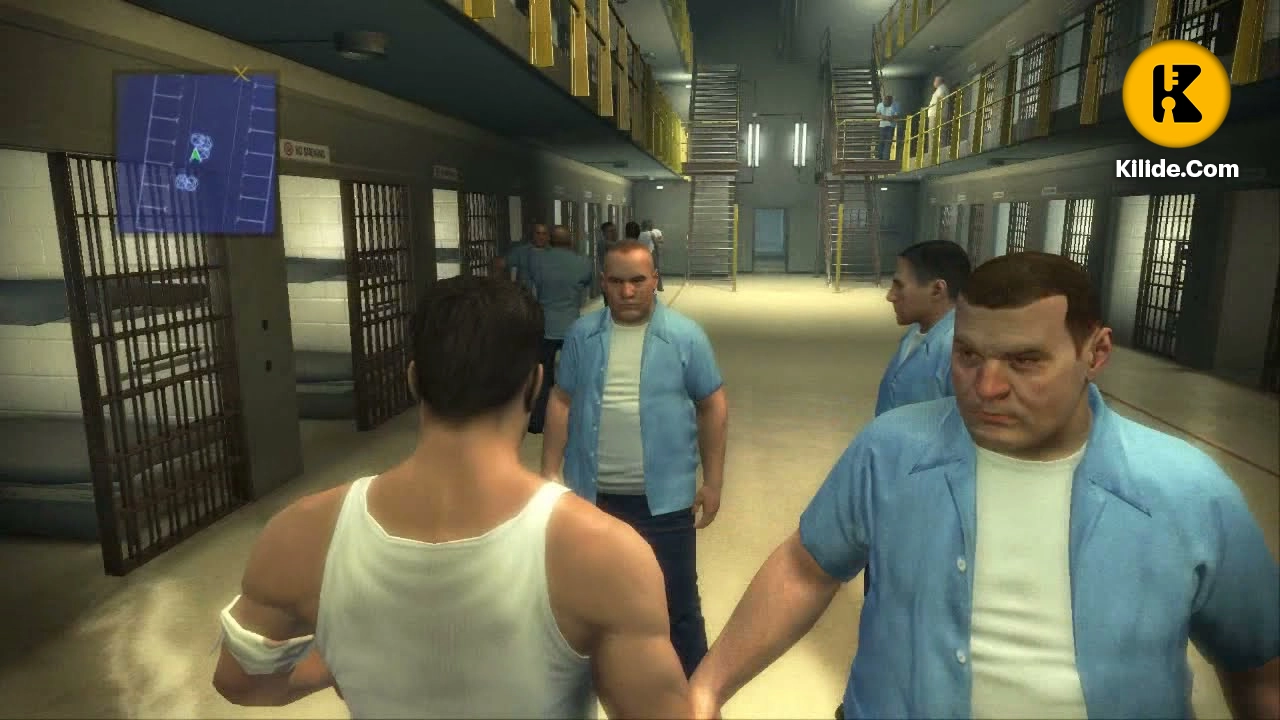
Task: Select the green A player arrow on minimap
Action: 196,154
